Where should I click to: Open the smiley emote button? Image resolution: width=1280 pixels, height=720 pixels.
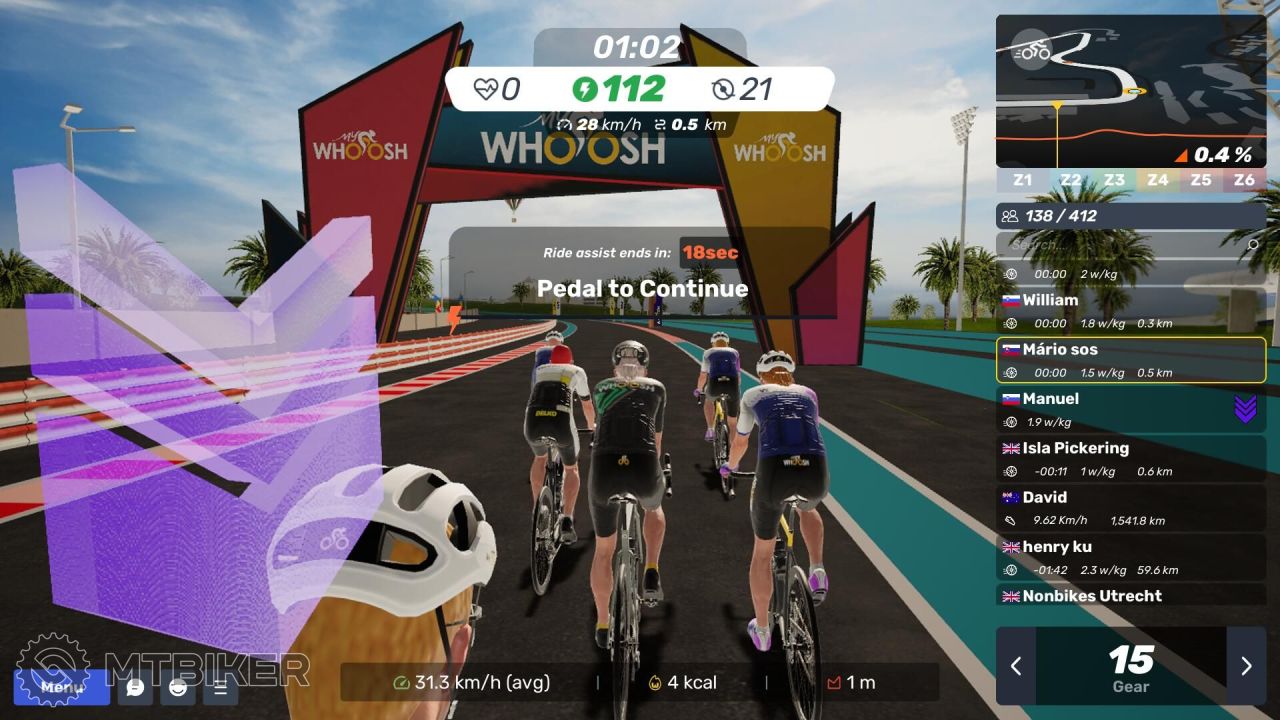coord(178,687)
